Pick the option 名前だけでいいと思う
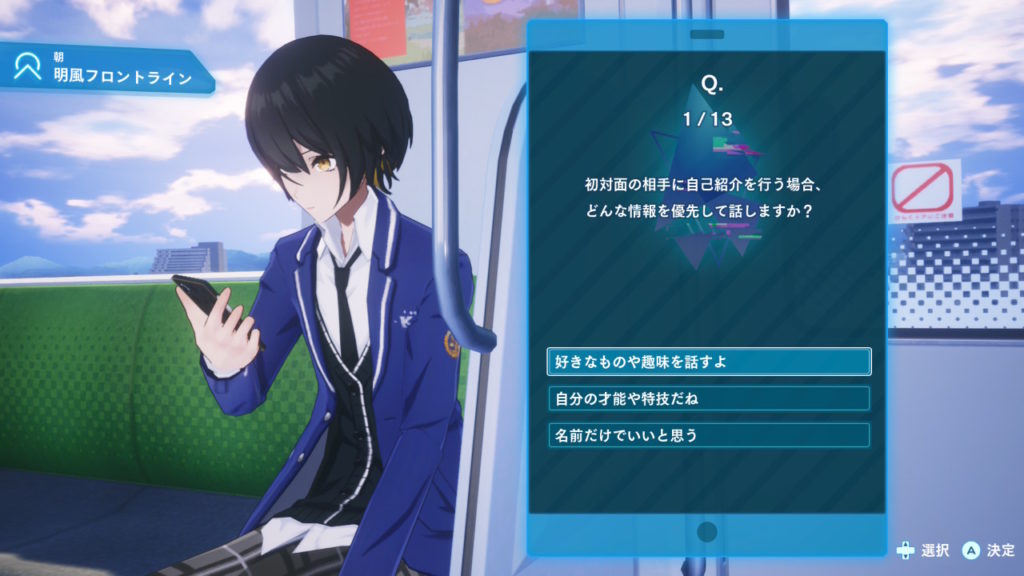 [708, 435]
